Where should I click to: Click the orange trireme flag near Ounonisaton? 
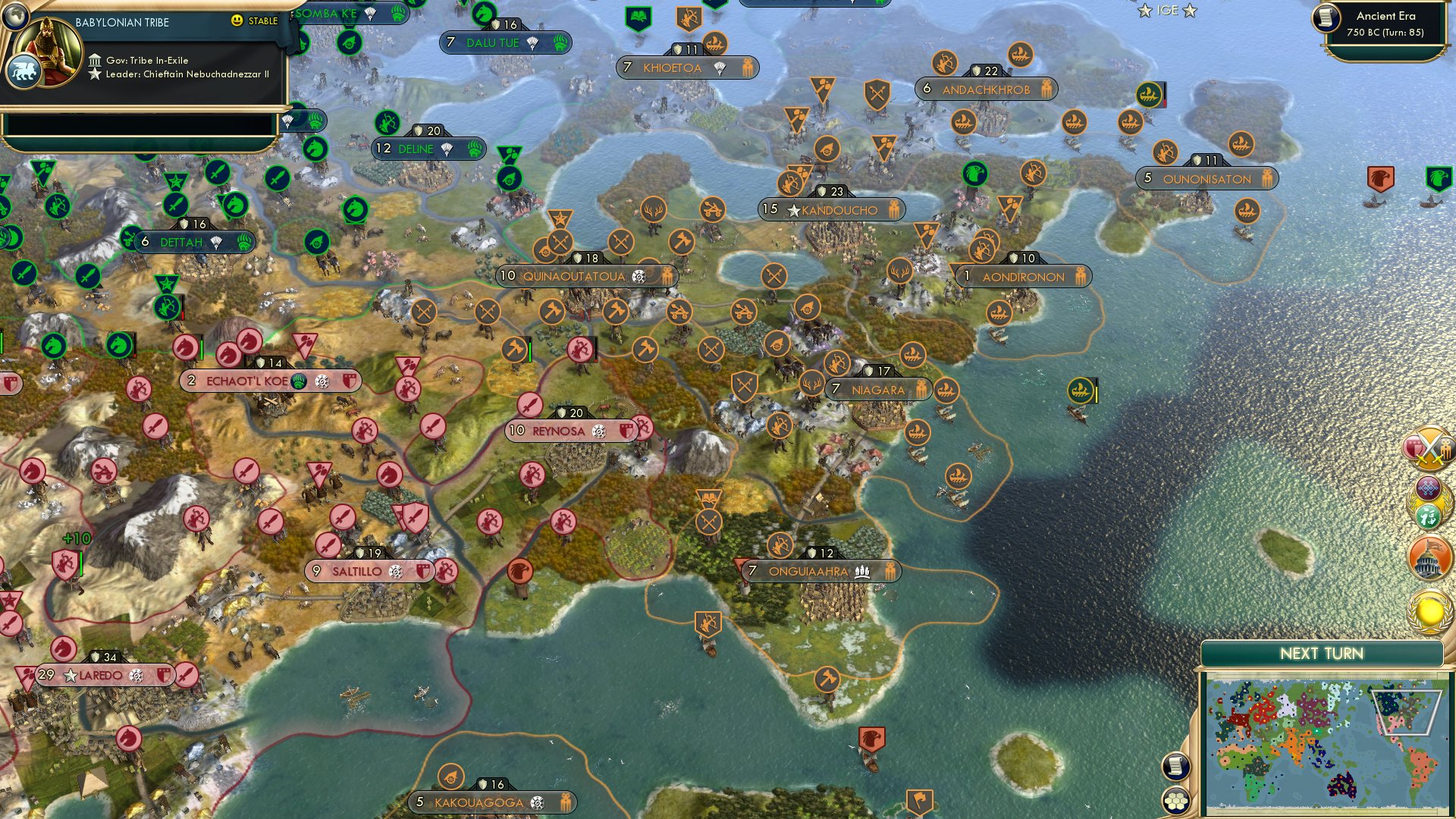click(x=1242, y=144)
